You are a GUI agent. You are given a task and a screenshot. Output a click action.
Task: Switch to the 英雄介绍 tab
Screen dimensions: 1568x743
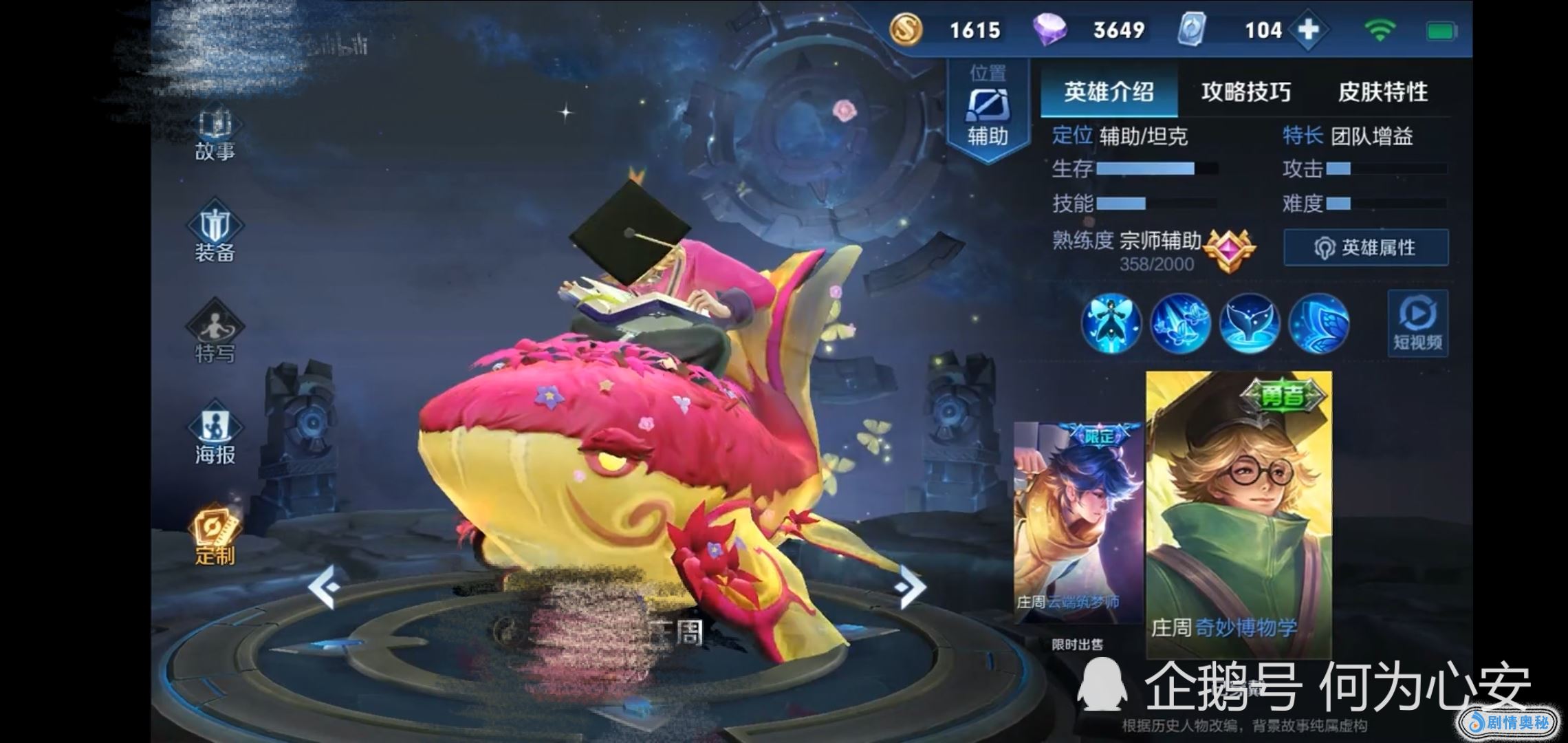(1109, 92)
